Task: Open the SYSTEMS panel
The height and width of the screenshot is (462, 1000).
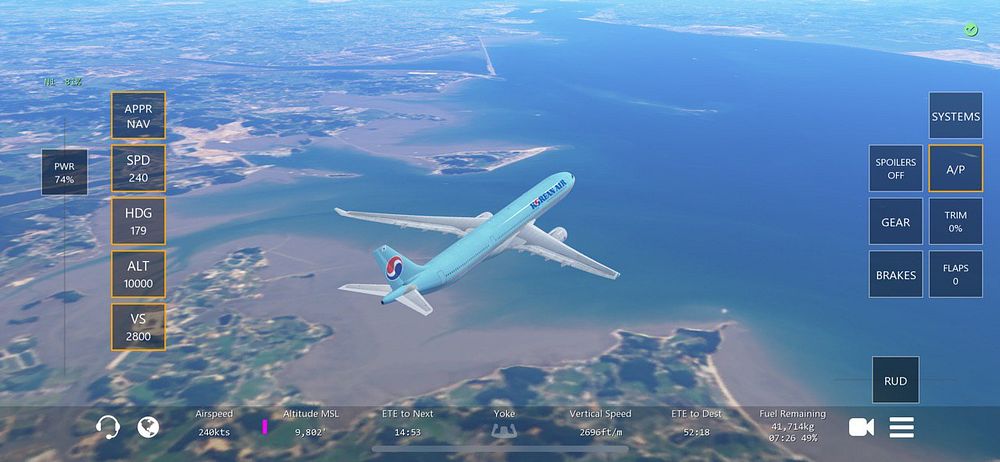Action: tap(955, 116)
